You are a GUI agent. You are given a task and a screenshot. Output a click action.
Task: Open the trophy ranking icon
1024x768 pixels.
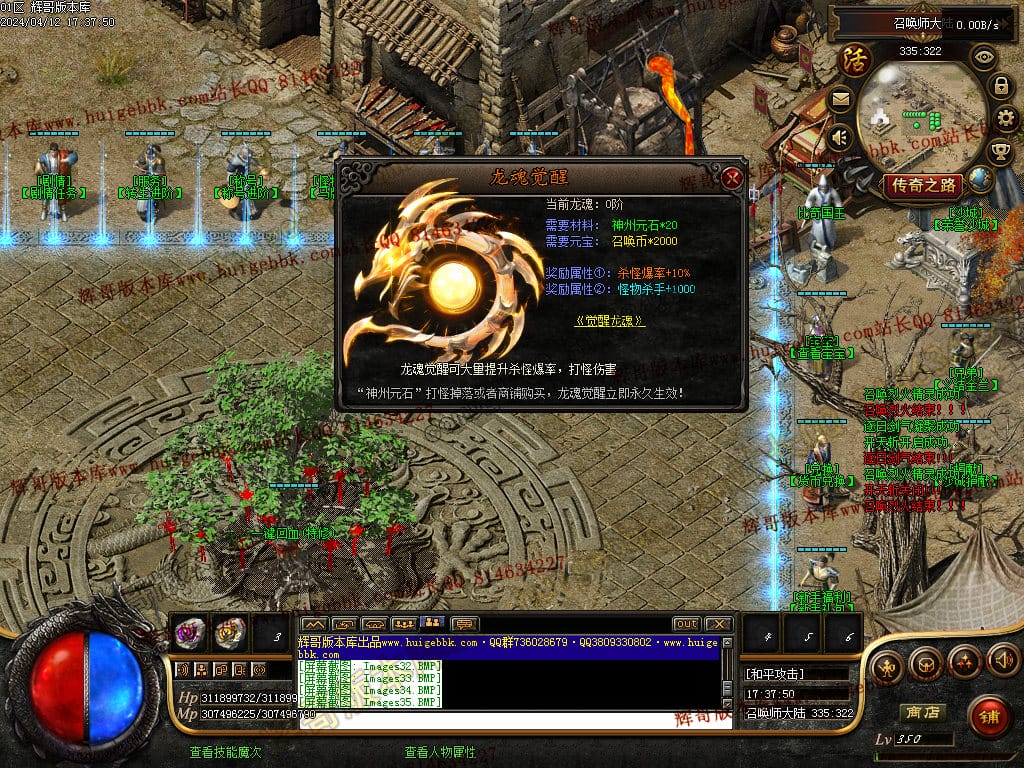pyautogui.click(x=1000, y=152)
